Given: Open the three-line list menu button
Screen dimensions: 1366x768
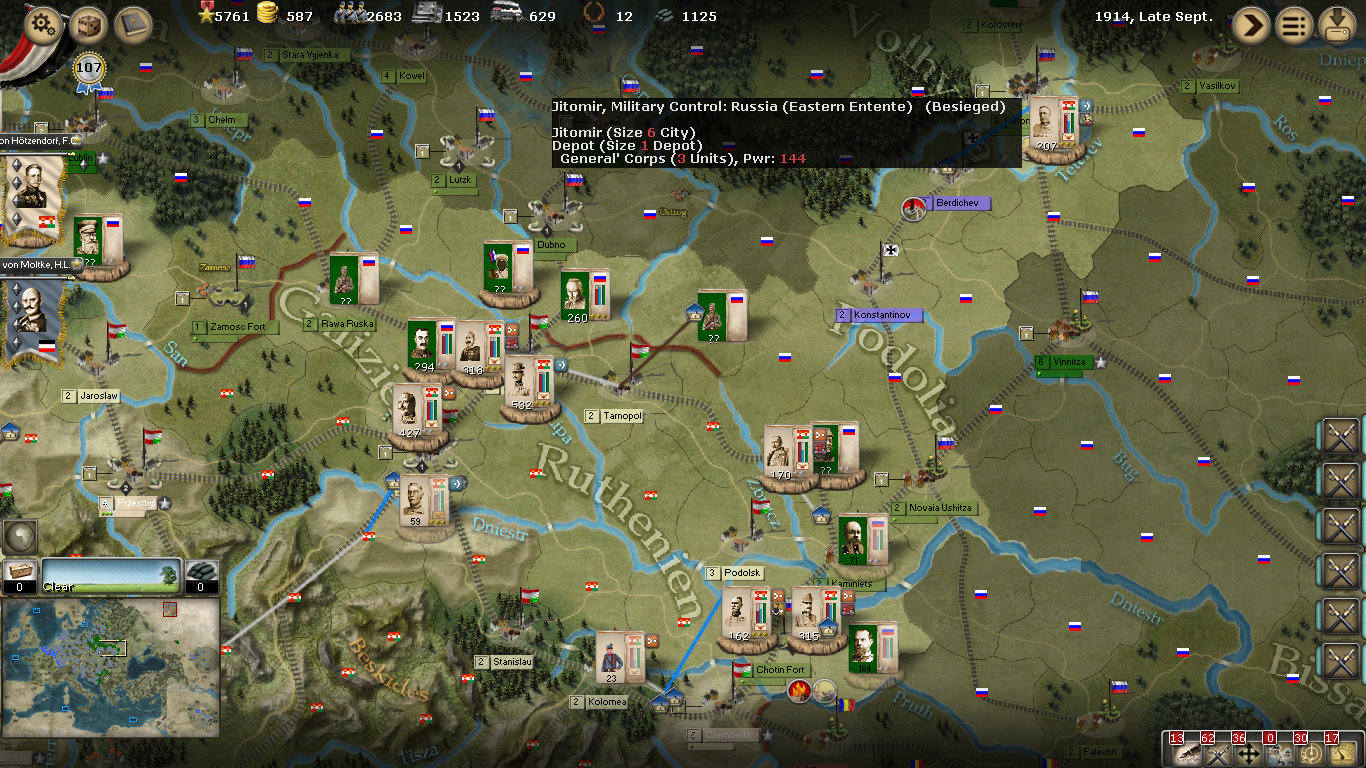Looking at the screenshot, I should (x=1296, y=25).
